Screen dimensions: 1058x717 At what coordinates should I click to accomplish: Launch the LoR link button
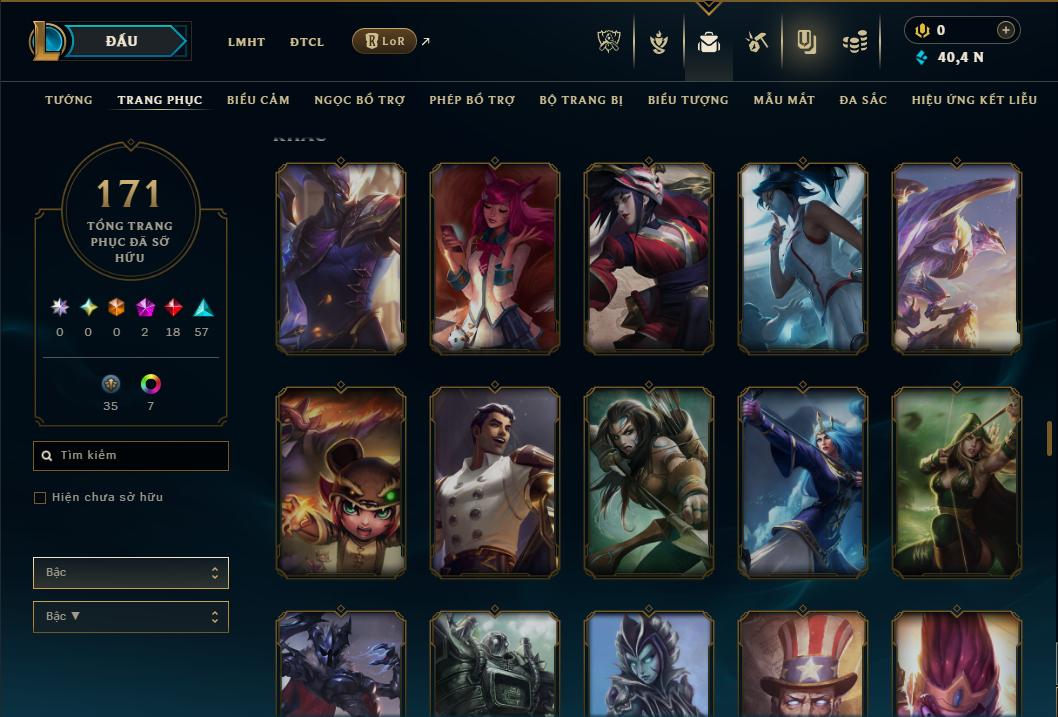(384, 41)
